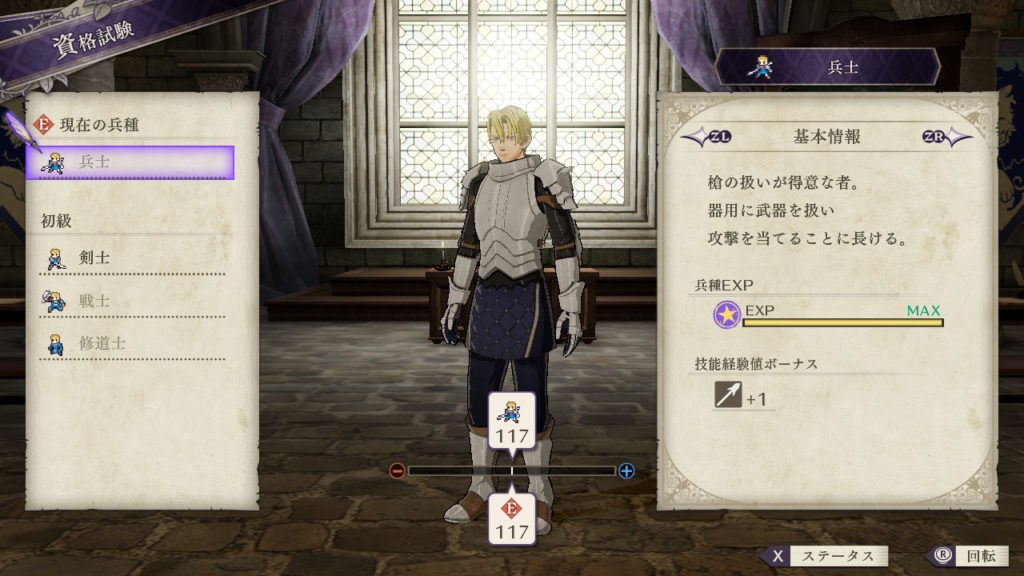This screenshot has width=1024, height=576.
Task: Click the lance skill bonus icon
Action: coord(727,396)
